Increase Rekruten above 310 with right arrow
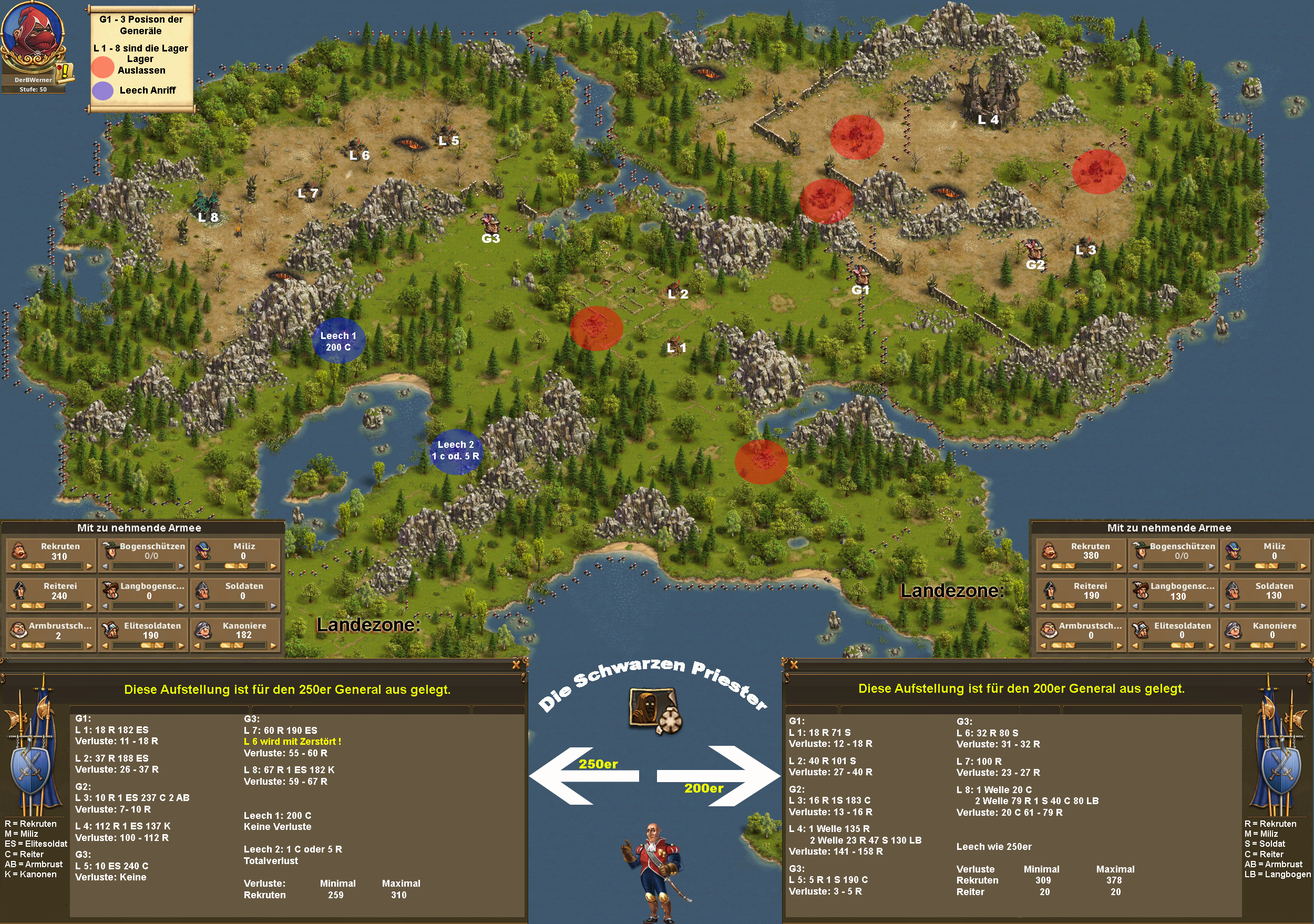 tap(89, 567)
